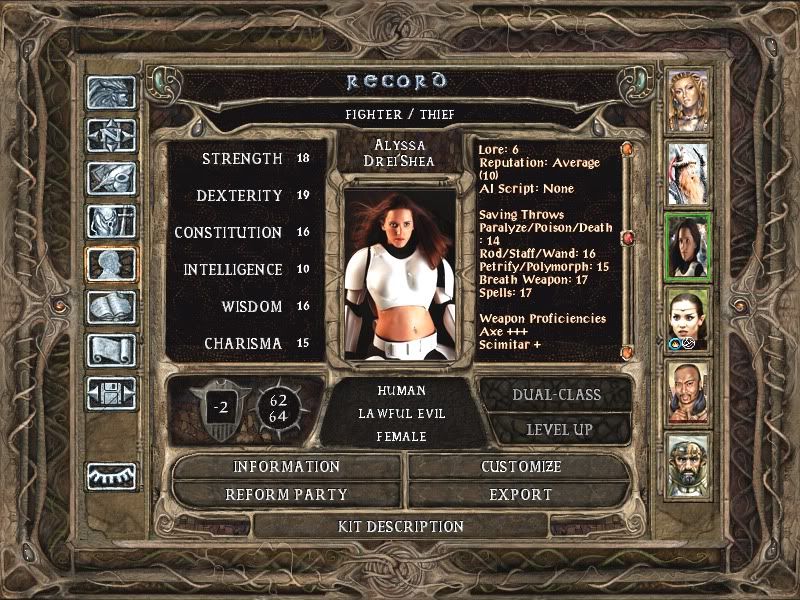
Task: Choose the Dual-Class button
Action: click(556, 394)
